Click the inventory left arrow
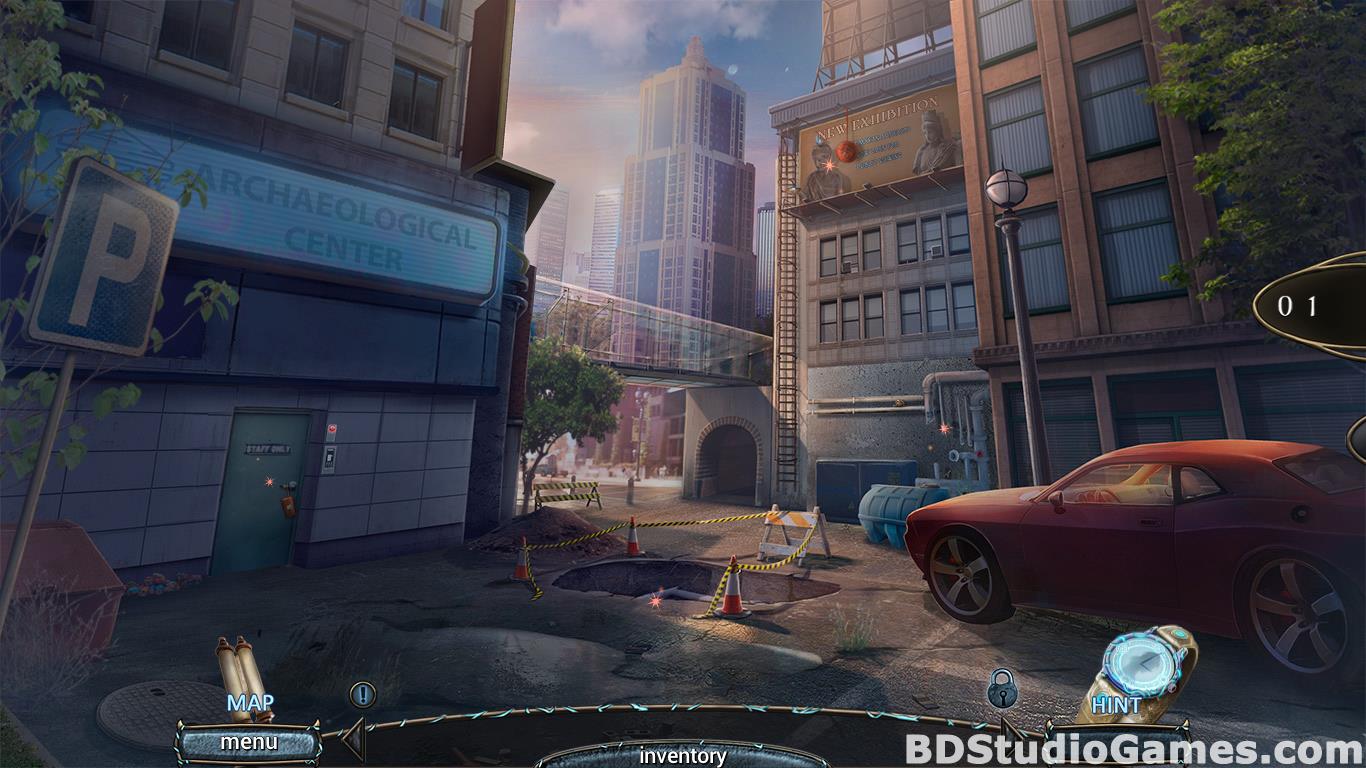 tap(352, 742)
